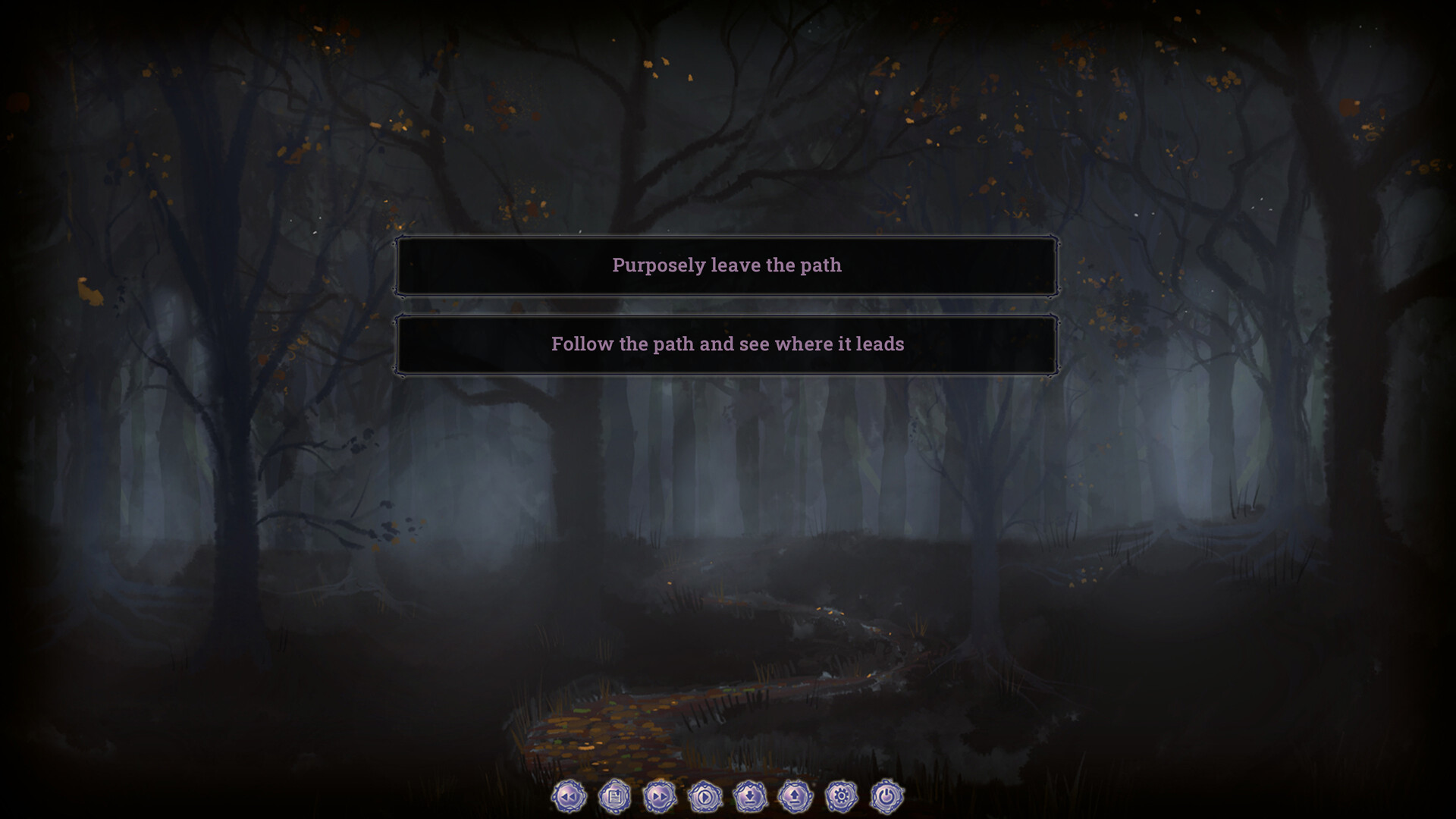Expand the text backlog viewer

click(614, 797)
